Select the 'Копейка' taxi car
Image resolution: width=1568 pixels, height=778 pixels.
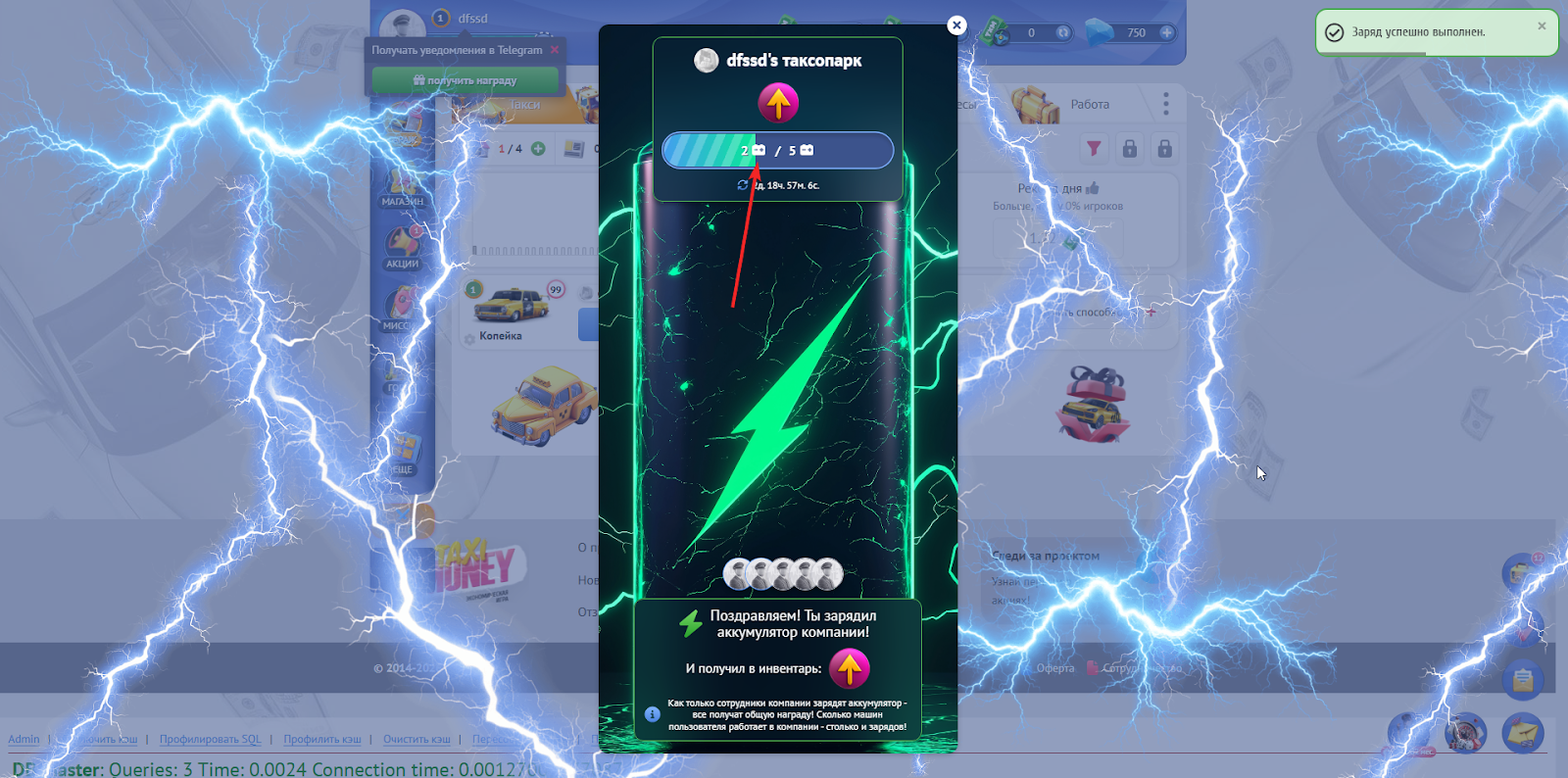(x=511, y=314)
